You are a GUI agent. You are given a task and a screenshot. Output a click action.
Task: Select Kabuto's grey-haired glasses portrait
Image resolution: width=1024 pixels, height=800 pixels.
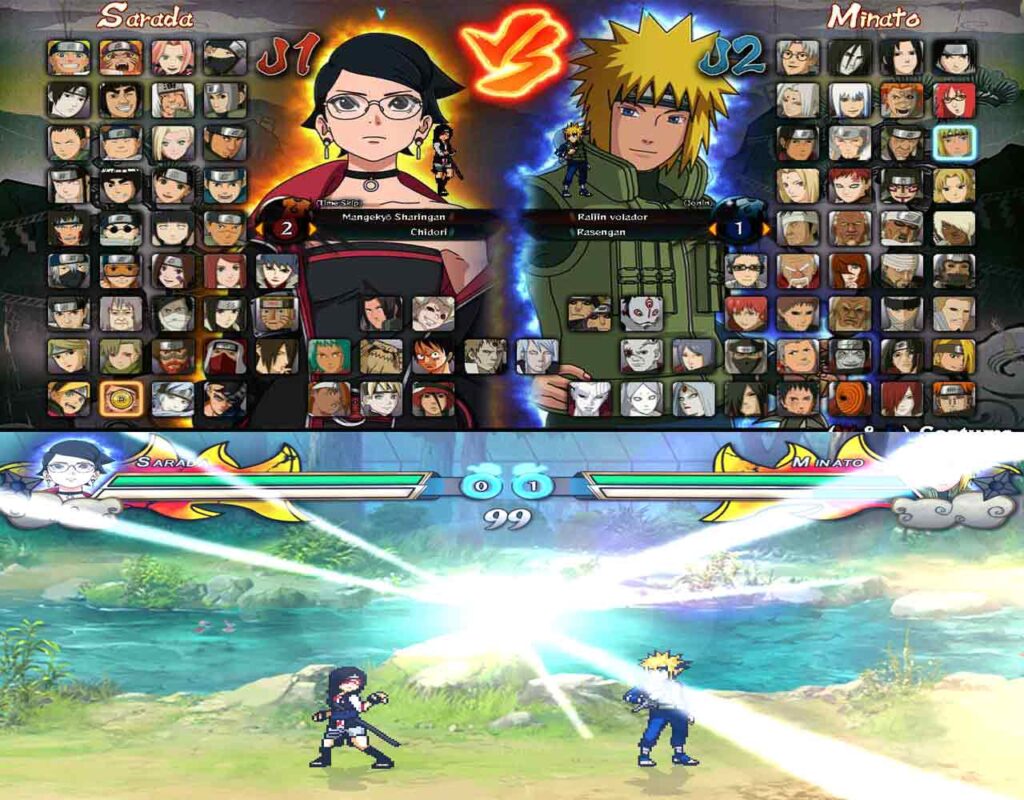pos(796,58)
